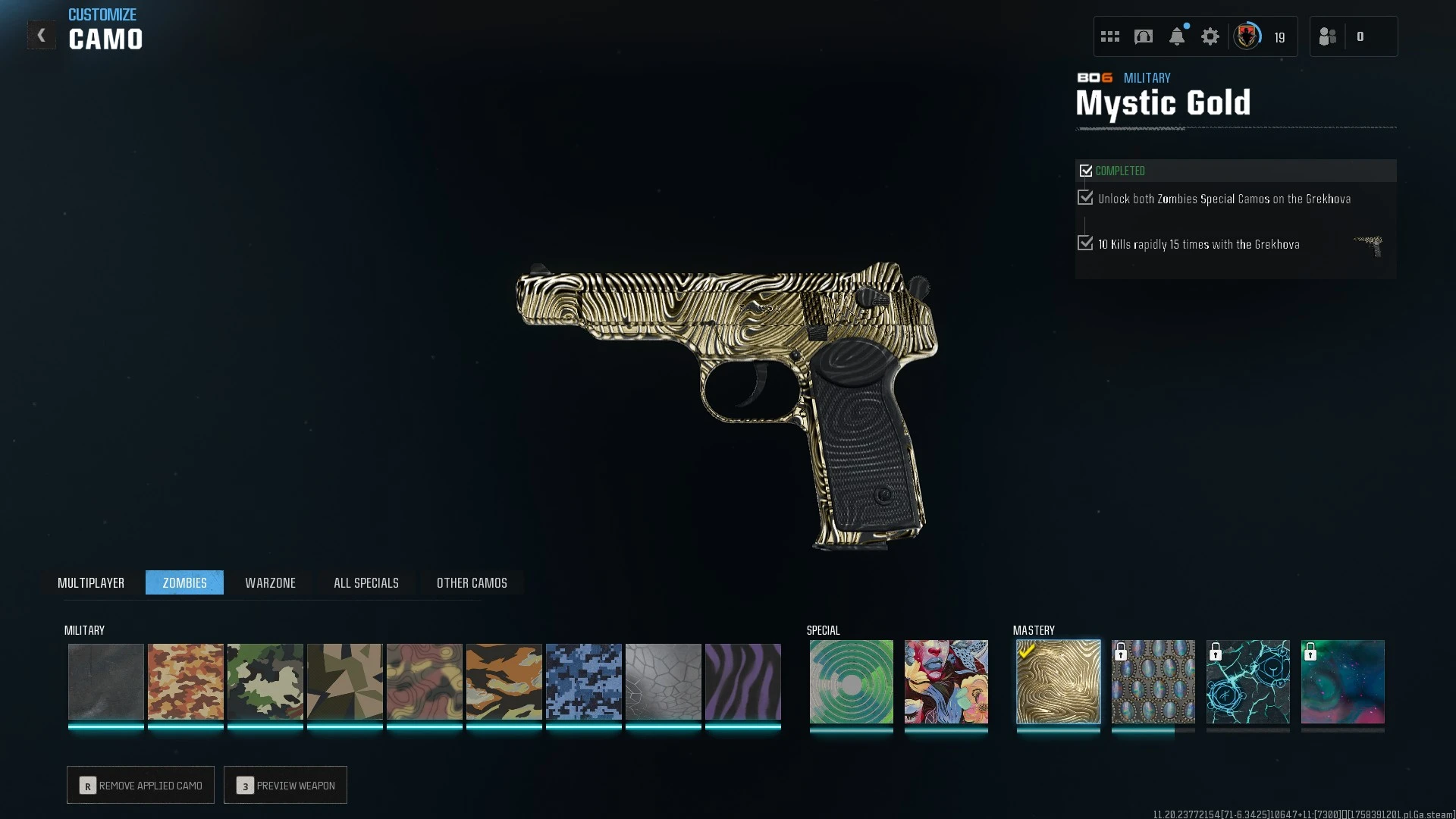The image size is (1456, 819).
Task: Open the notifications bell
Action: pos(1177,36)
